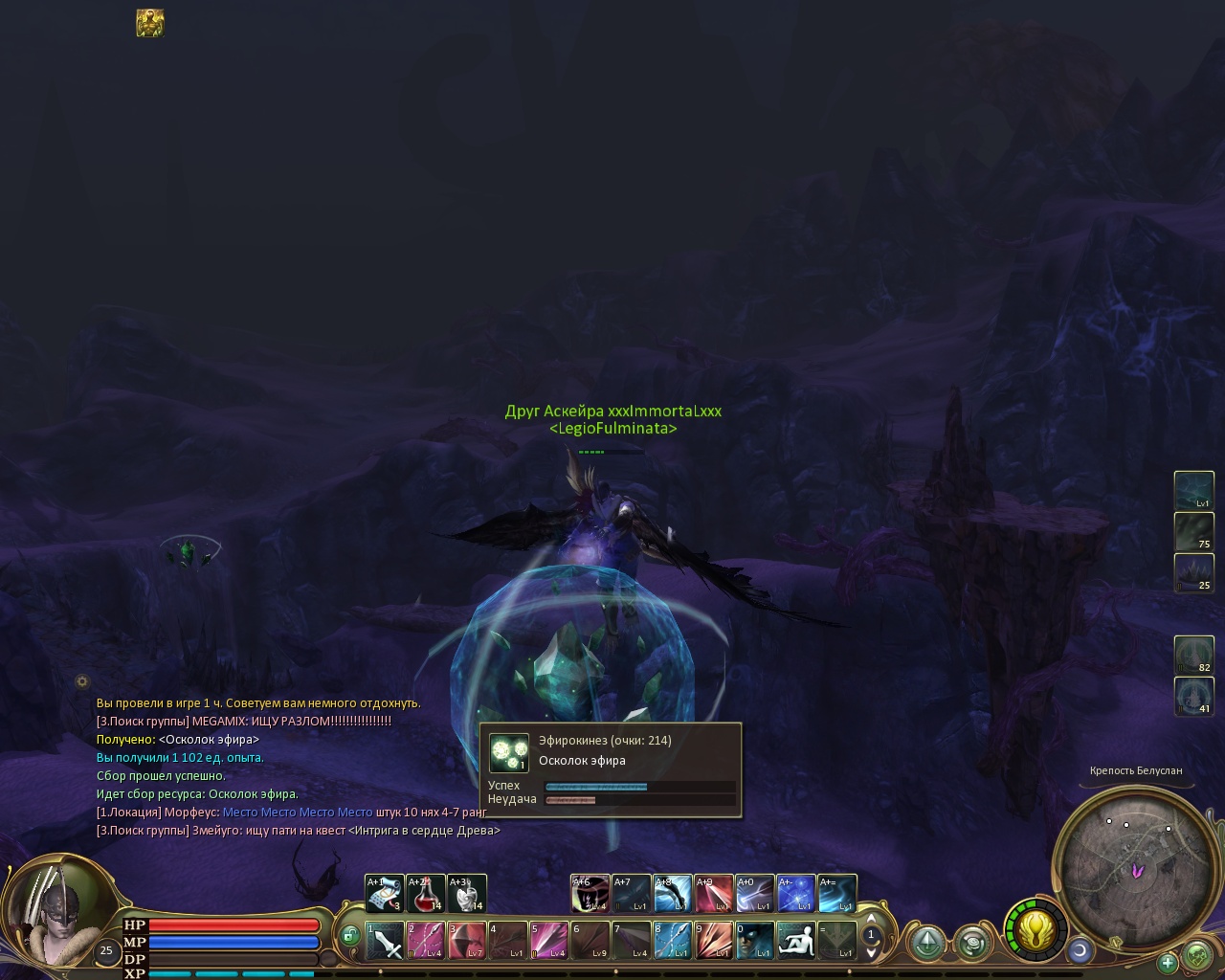Activate the golden wings flight button
The width and height of the screenshot is (1225, 980).
point(1035,929)
